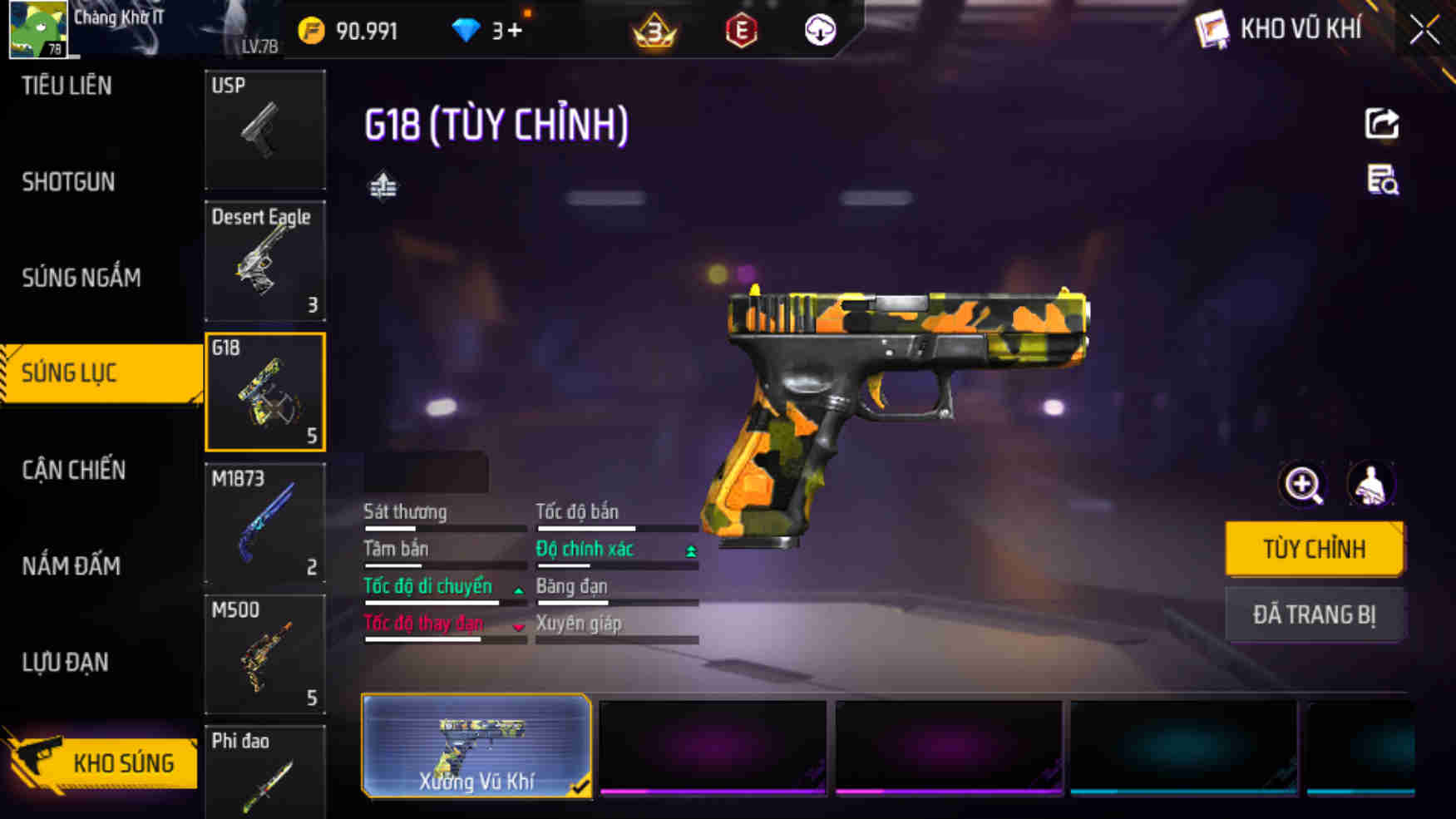Click the ĐÃ TRANG BỊ button

[x=1315, y=614]
